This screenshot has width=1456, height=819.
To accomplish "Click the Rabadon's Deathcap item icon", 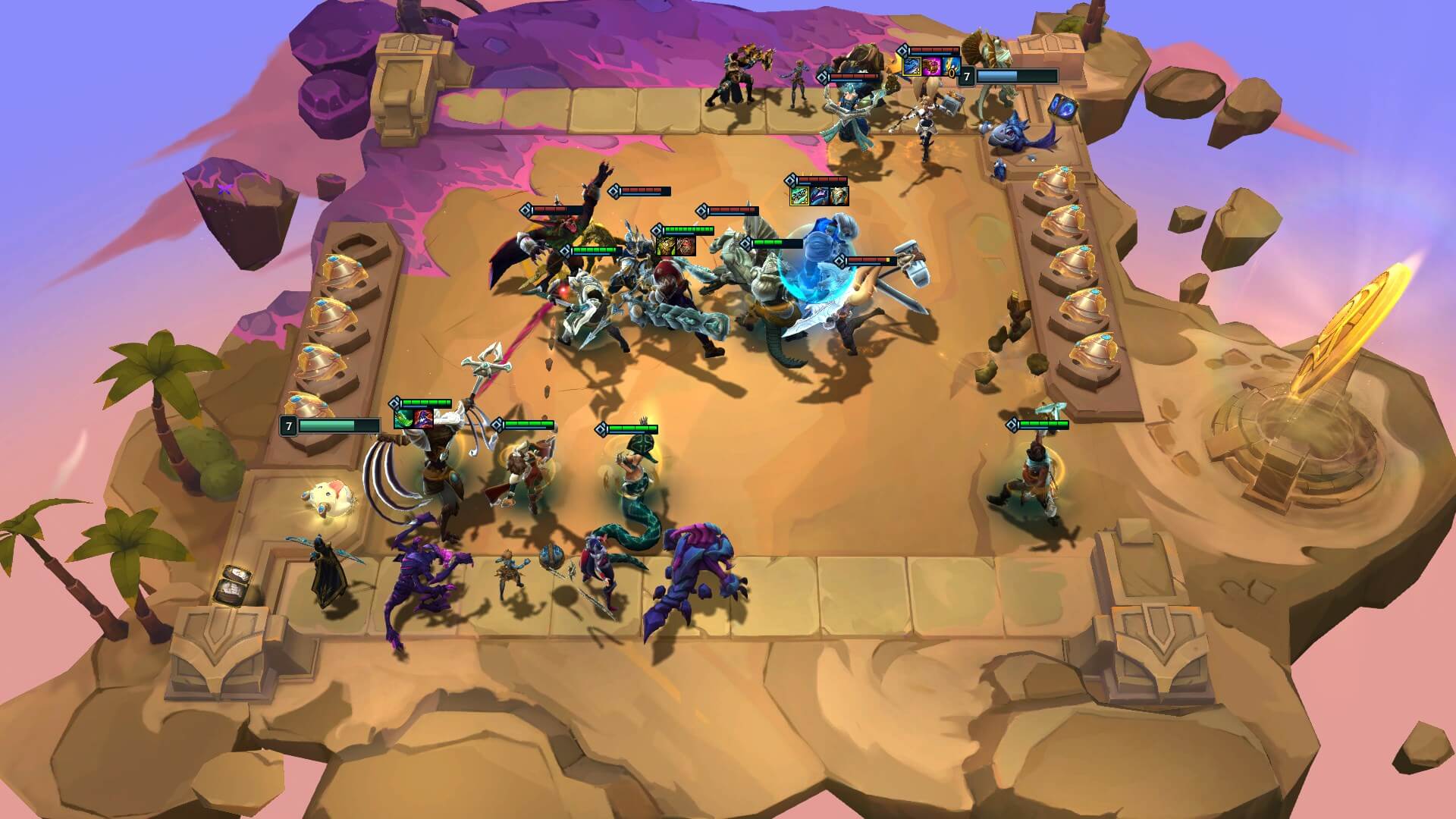I will pyautogui.click(x=932, y=67).
